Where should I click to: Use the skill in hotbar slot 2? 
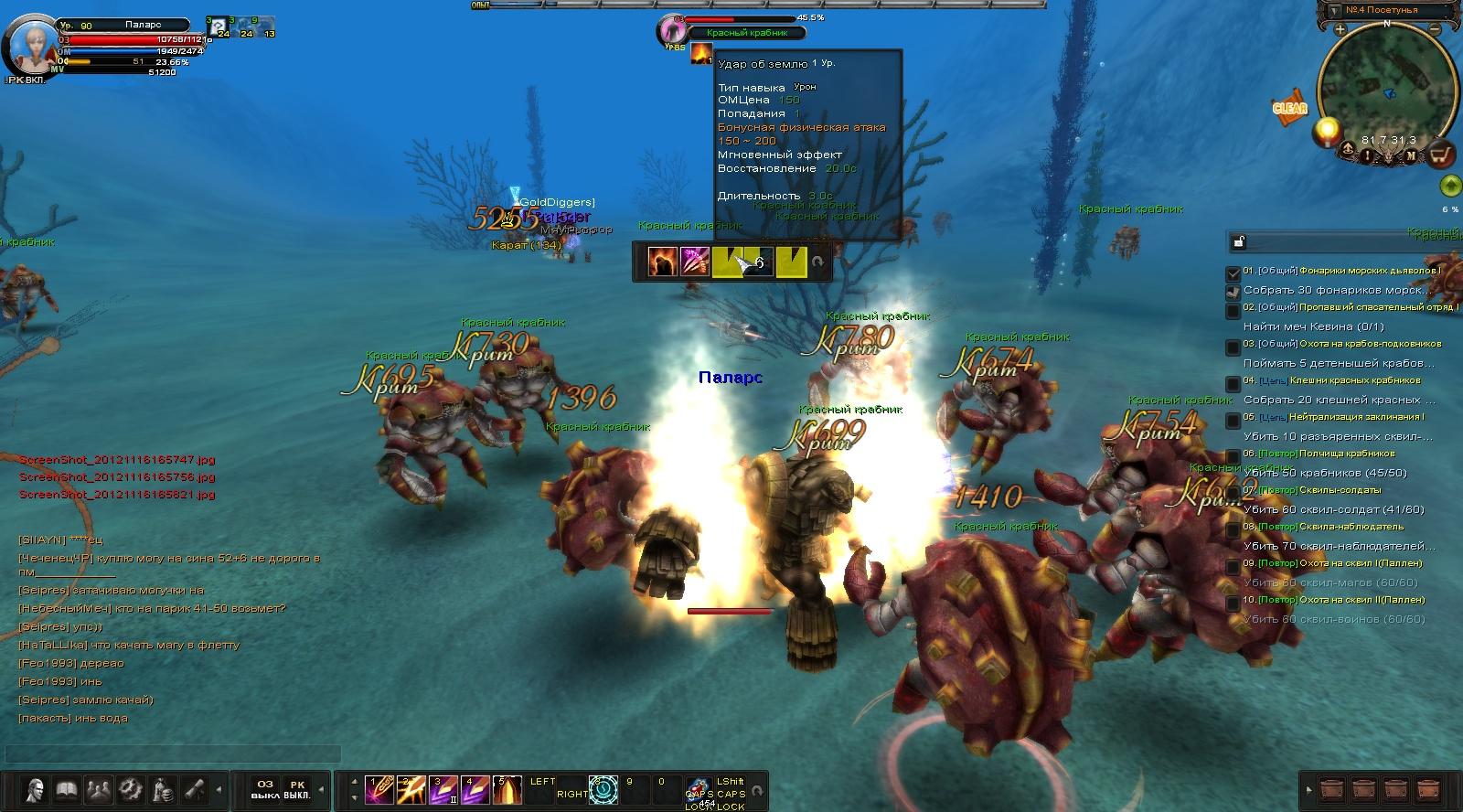(x=411, y=789)
